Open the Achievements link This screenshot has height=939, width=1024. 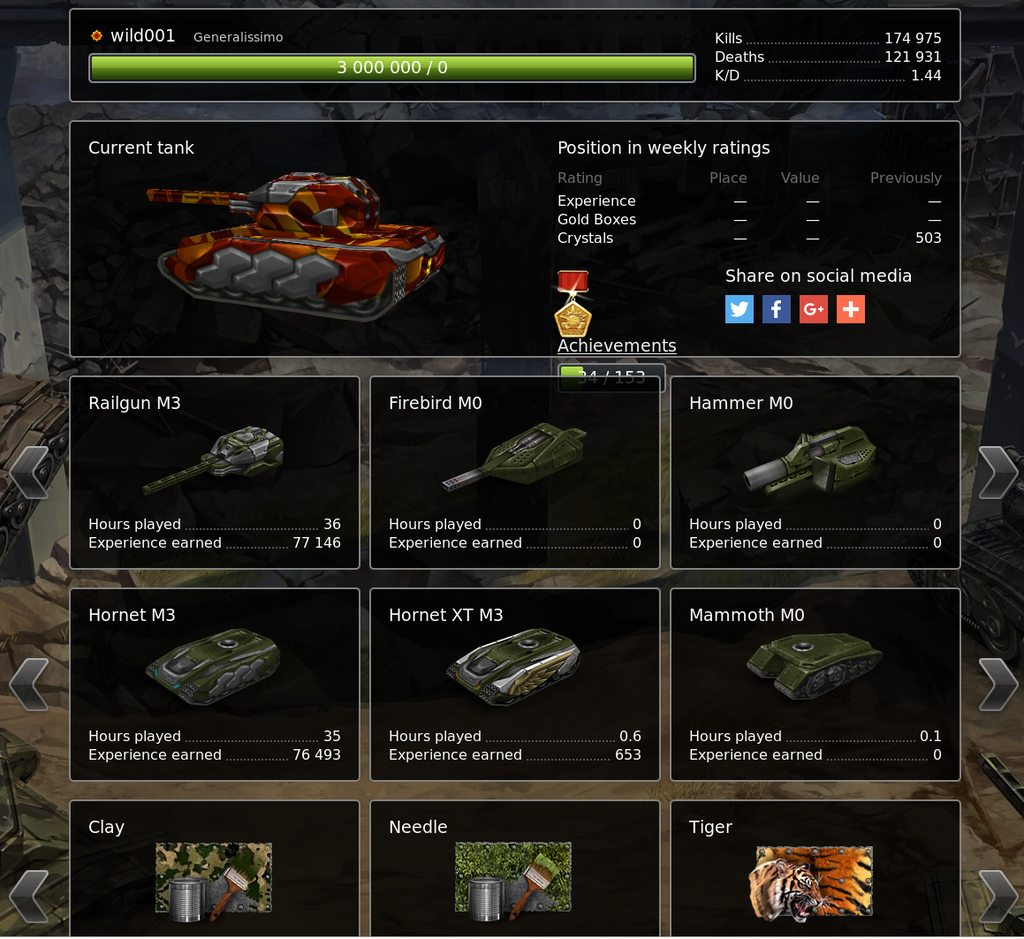click(616, 346)
